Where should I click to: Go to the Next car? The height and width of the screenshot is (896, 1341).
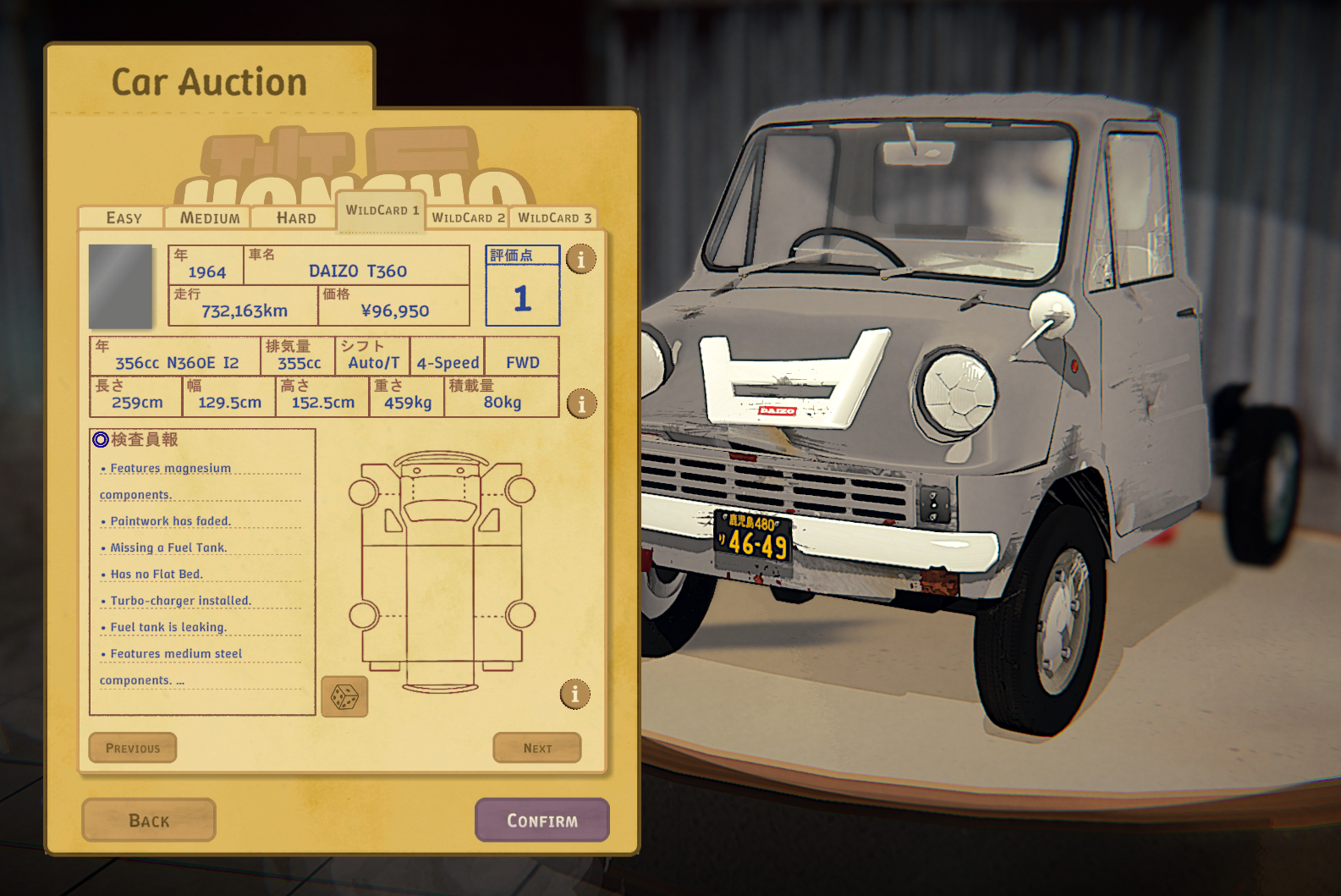pos(537,748)
